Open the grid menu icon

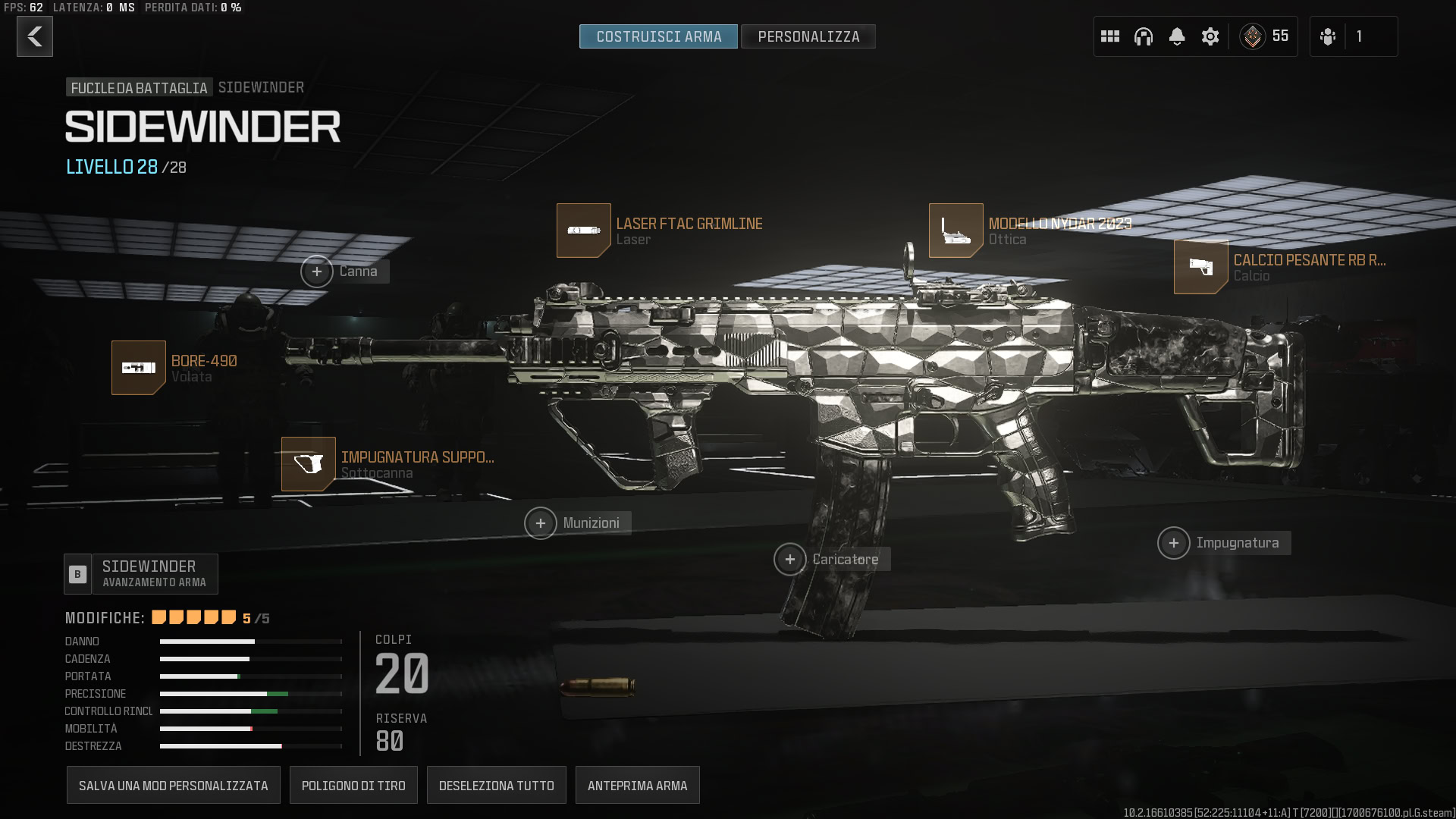(x=1110, y=36)
